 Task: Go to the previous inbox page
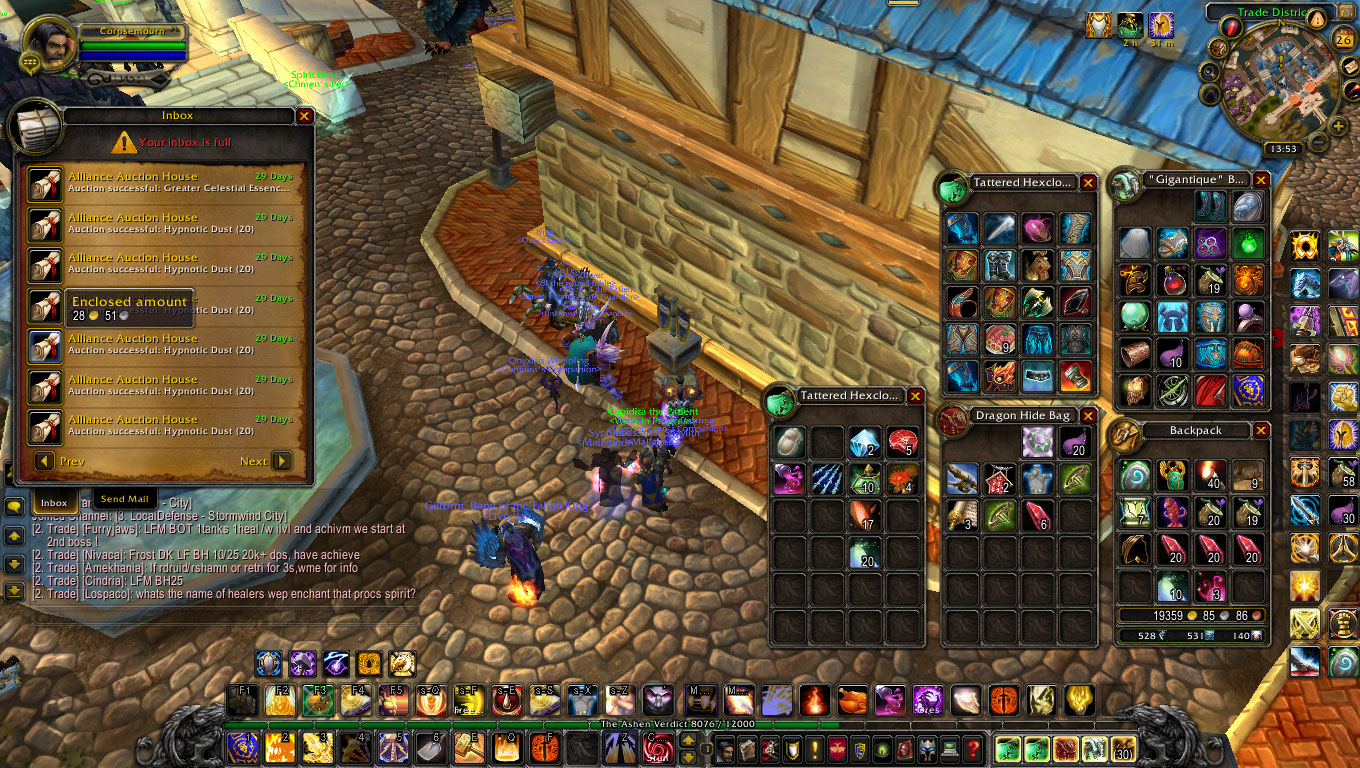[x=44, y=461]
